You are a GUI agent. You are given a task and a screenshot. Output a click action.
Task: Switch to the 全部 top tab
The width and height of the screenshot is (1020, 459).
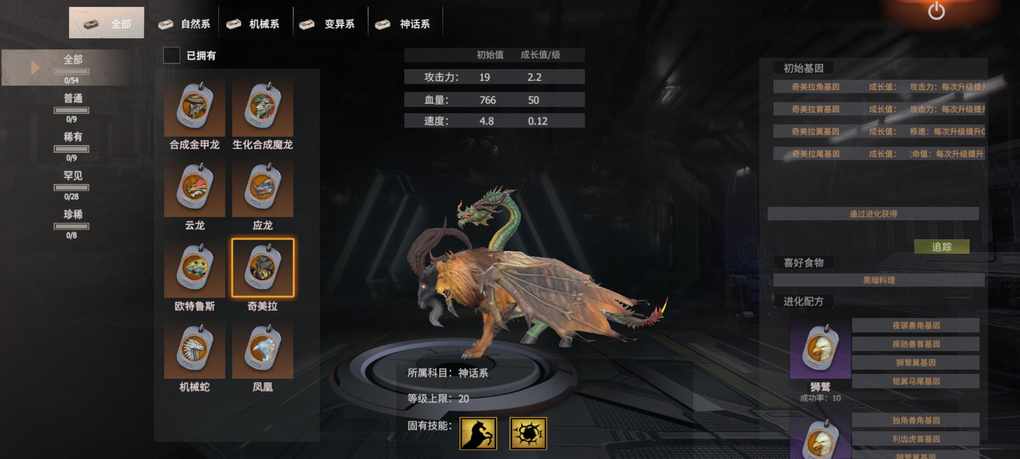click(x=107, y=23)
